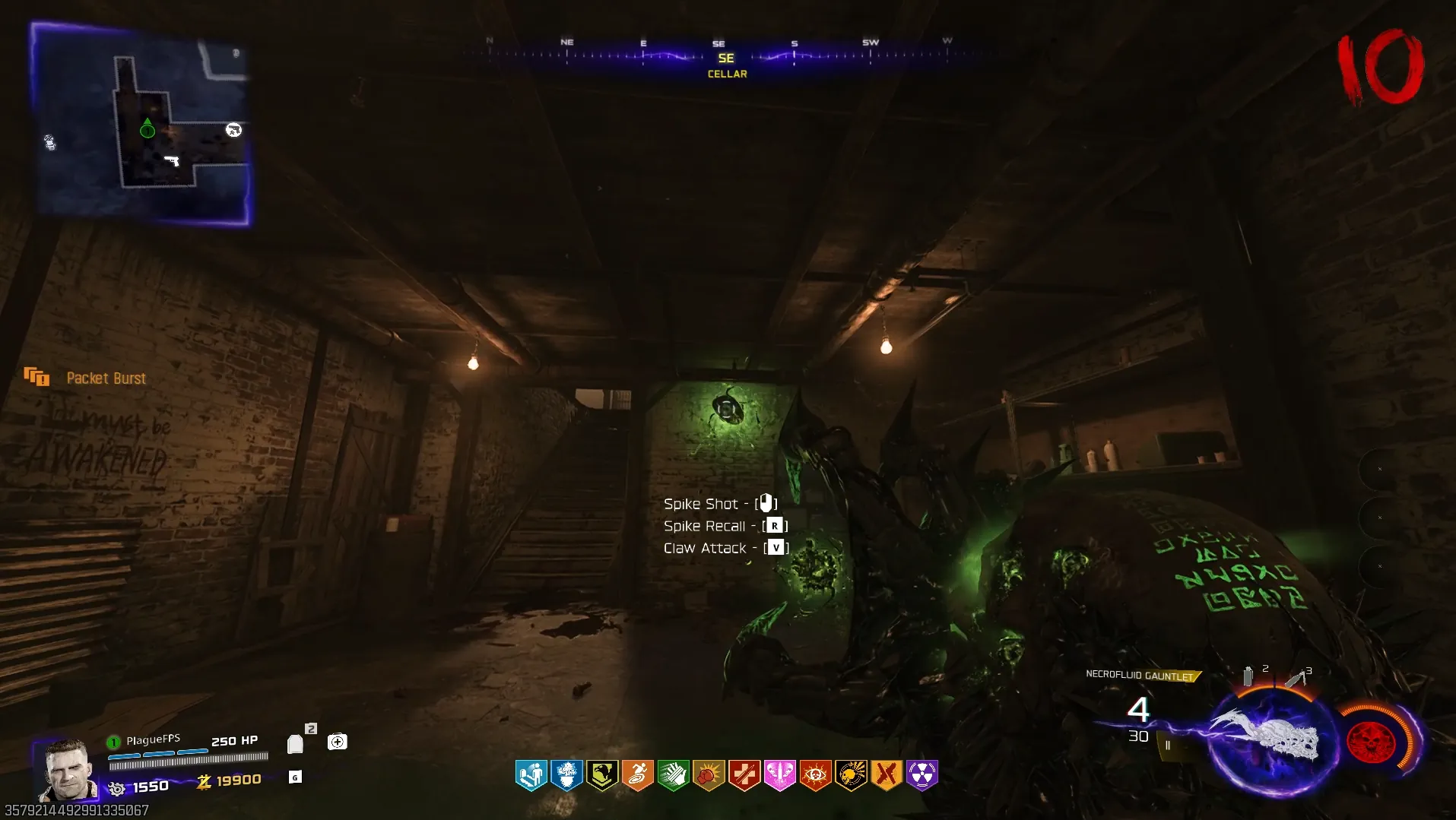Click the orange Stamin-Up runner perk
Viewport: 1456px width, 820px height.
point(637,775)
